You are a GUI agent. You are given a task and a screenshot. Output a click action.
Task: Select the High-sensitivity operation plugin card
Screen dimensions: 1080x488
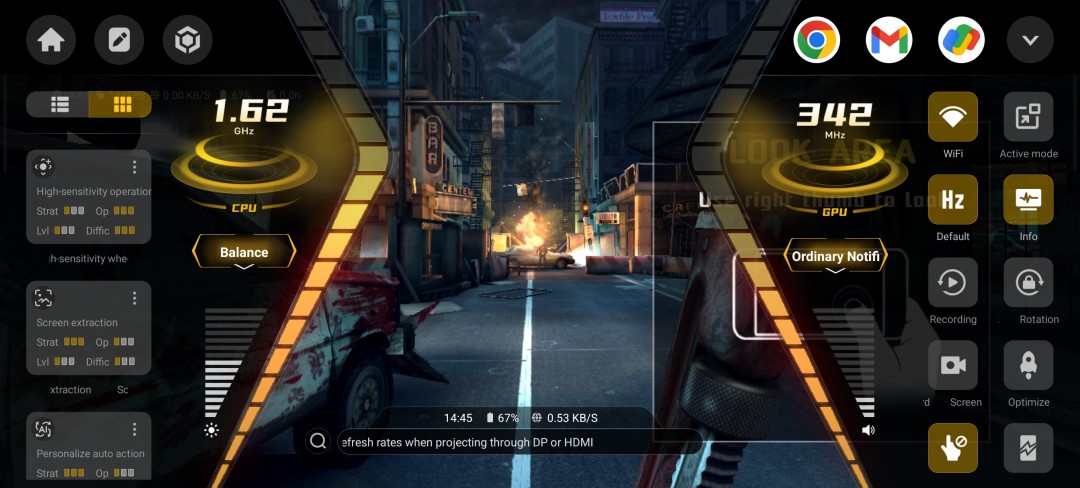click(x=89, y=197)
